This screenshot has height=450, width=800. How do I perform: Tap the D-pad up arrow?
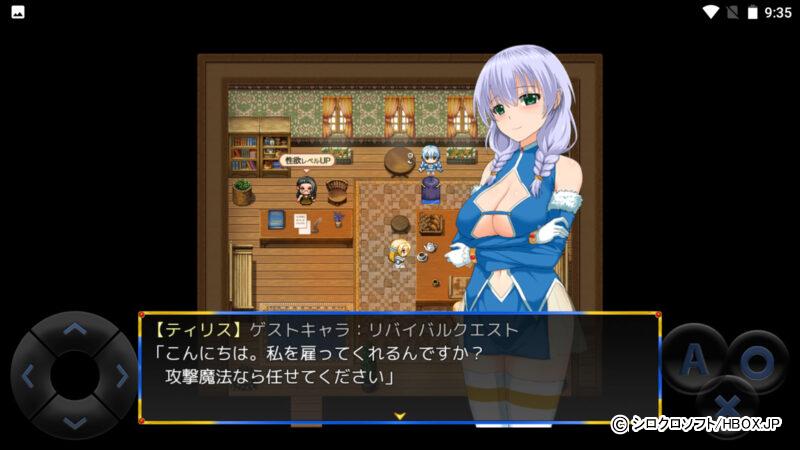pos(75,329)
